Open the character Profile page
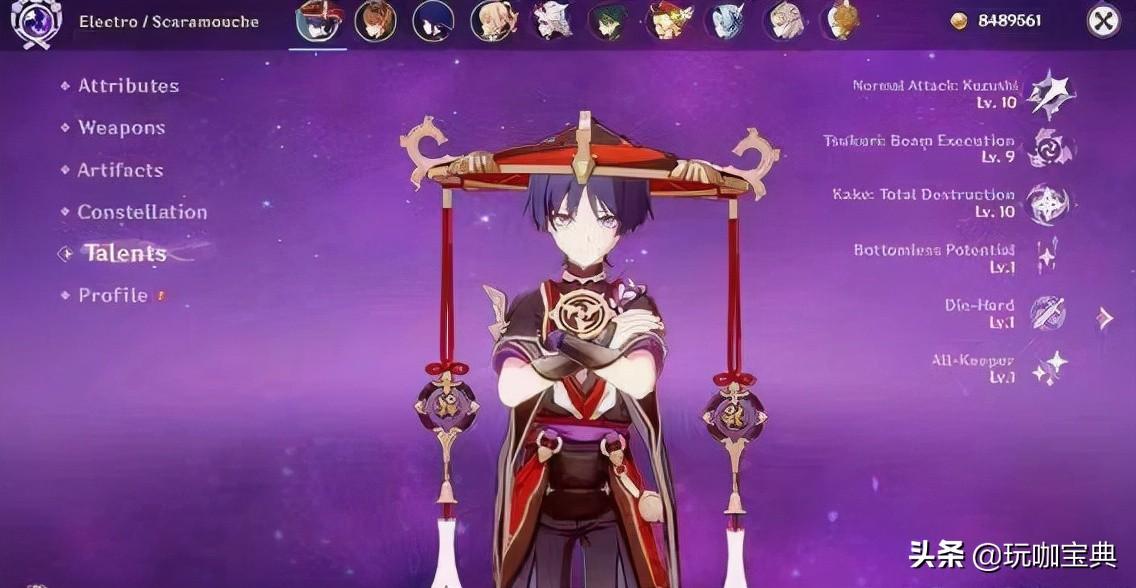Image resolution: width=1136 pixels, height=588 pixels. point(113,296)
